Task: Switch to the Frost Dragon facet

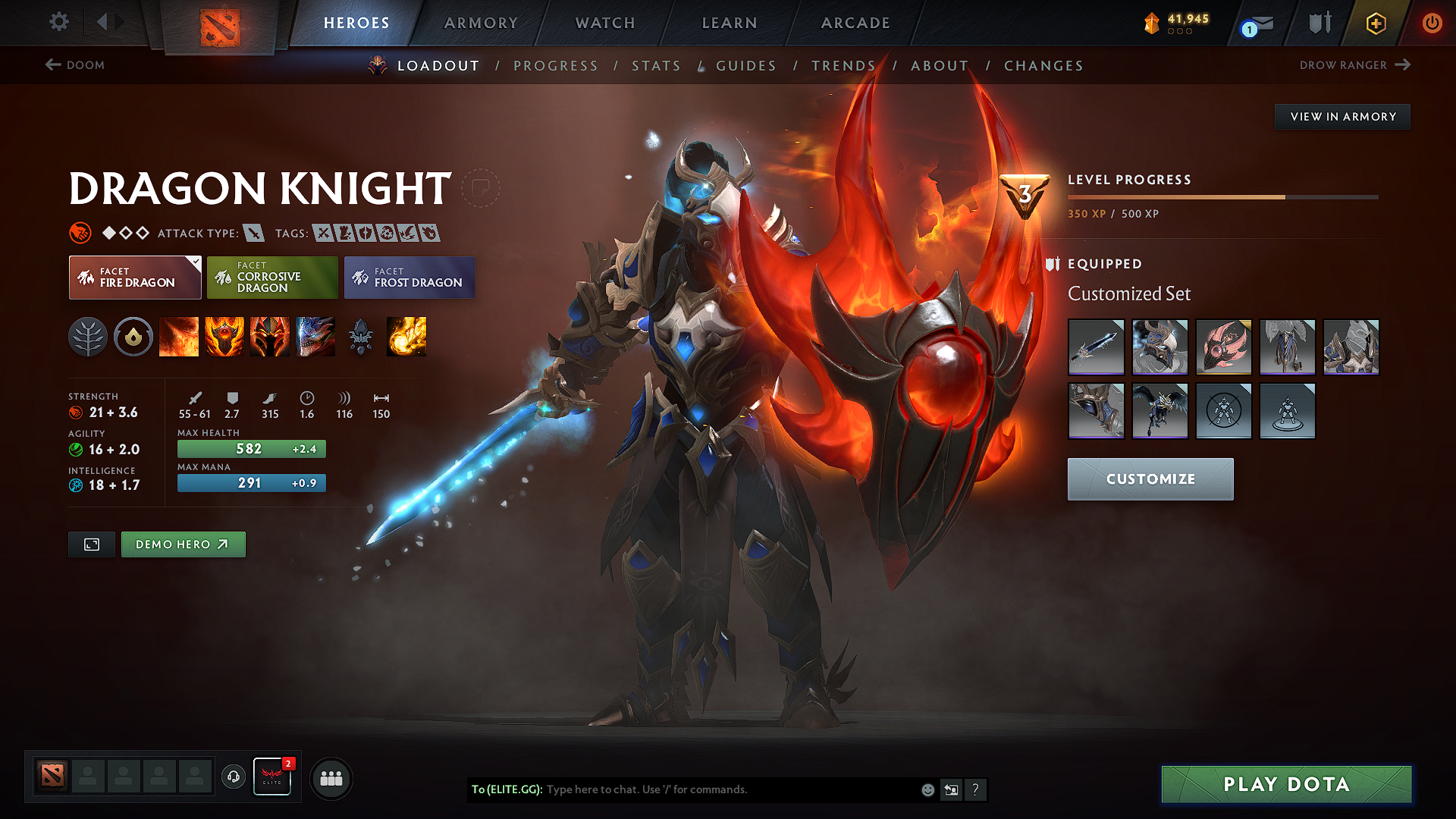Action: (409, 277)
